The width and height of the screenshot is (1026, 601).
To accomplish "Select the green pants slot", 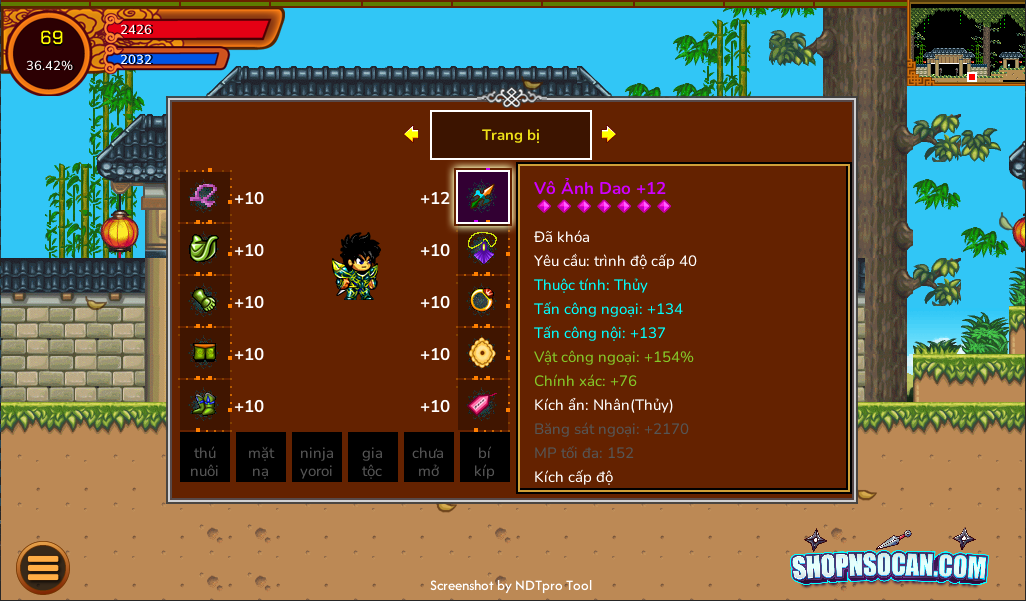I will [x=205, y=353].
